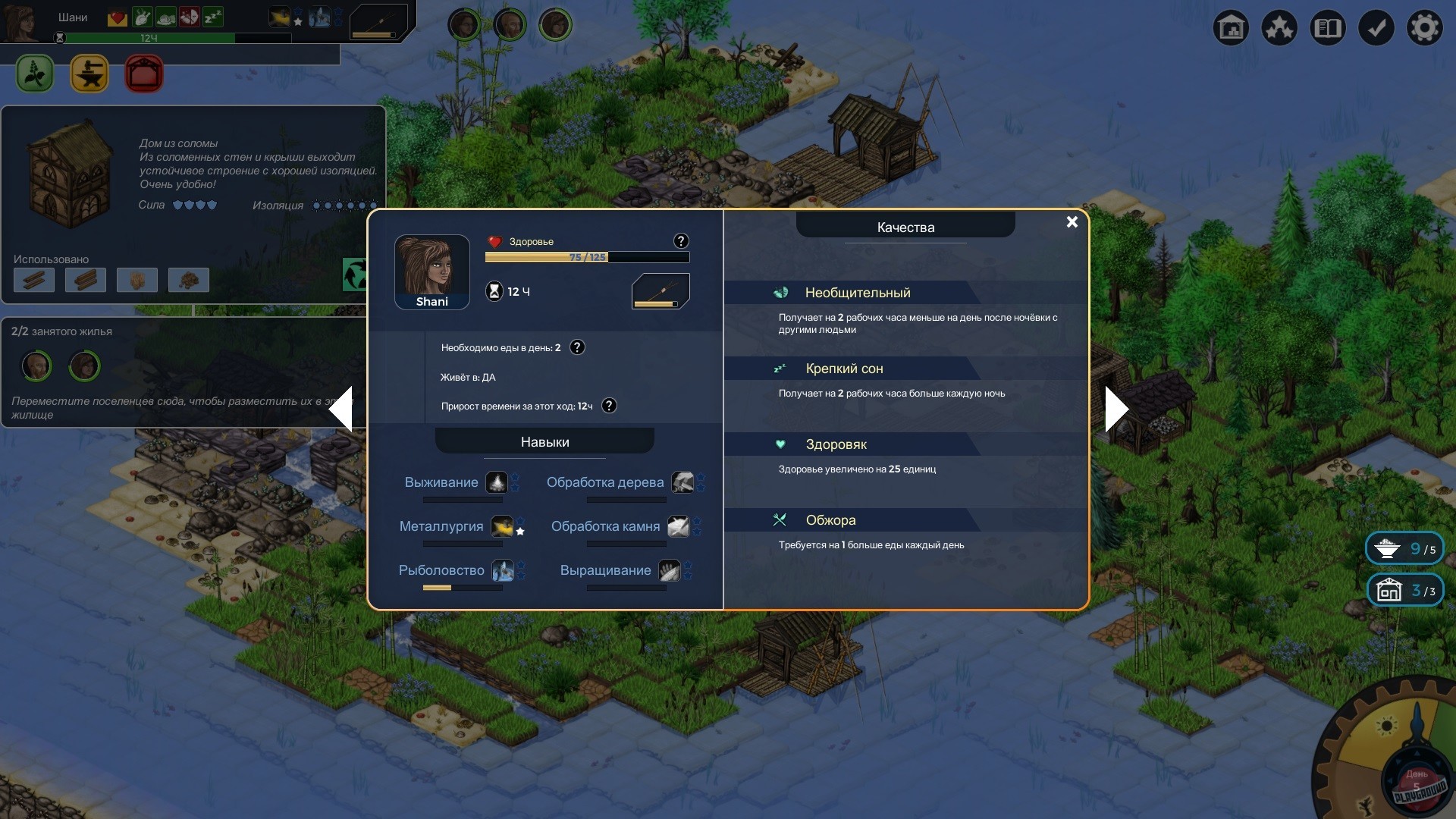Click the Здоровье 75/125 progress bar
This screenshot has height=819, width=1456.
[x=586, y=257]
